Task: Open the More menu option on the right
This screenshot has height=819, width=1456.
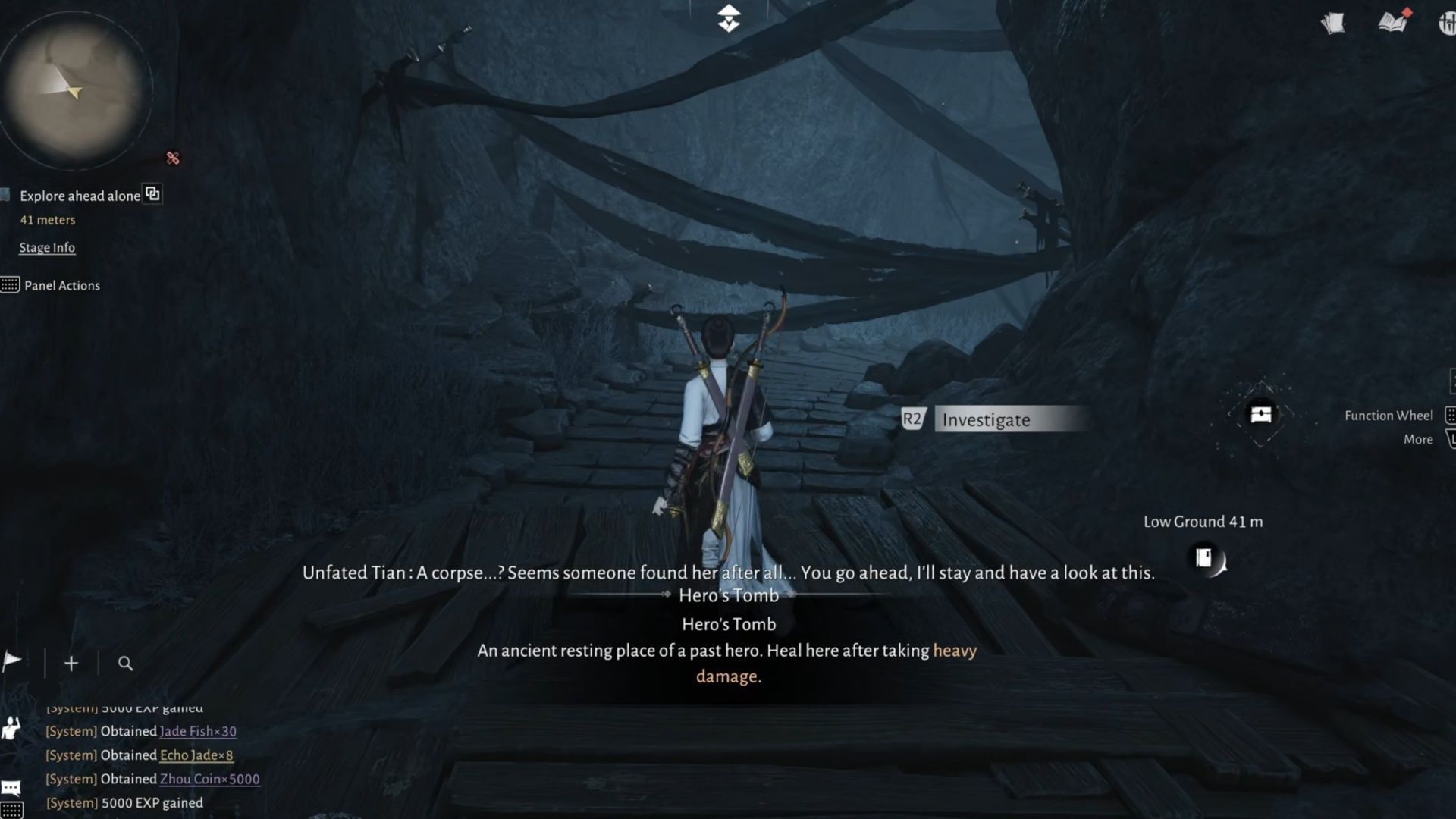Action: click(1417, 439)
